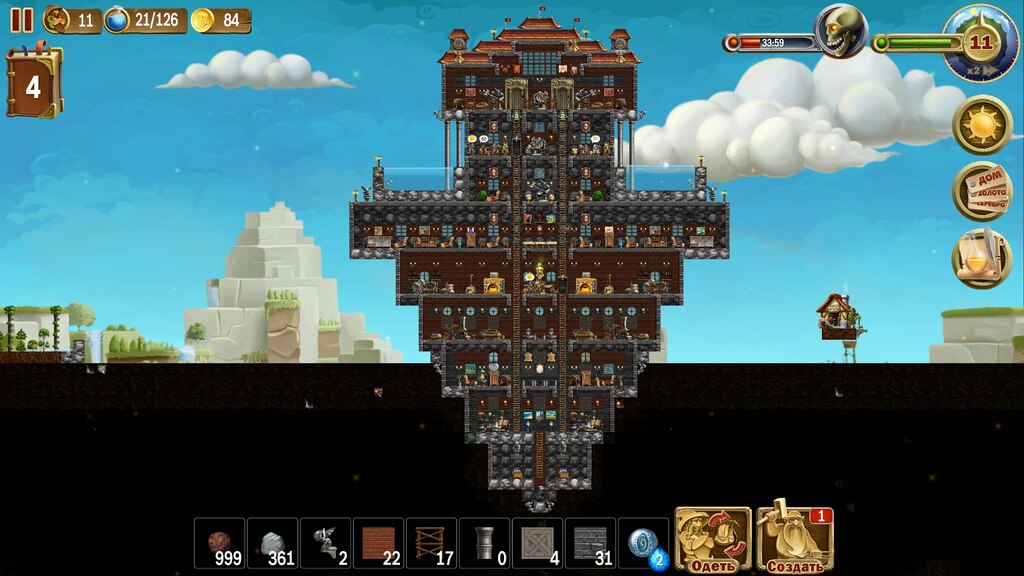Pick the grey stone brick slot with 31

[590, 543]
